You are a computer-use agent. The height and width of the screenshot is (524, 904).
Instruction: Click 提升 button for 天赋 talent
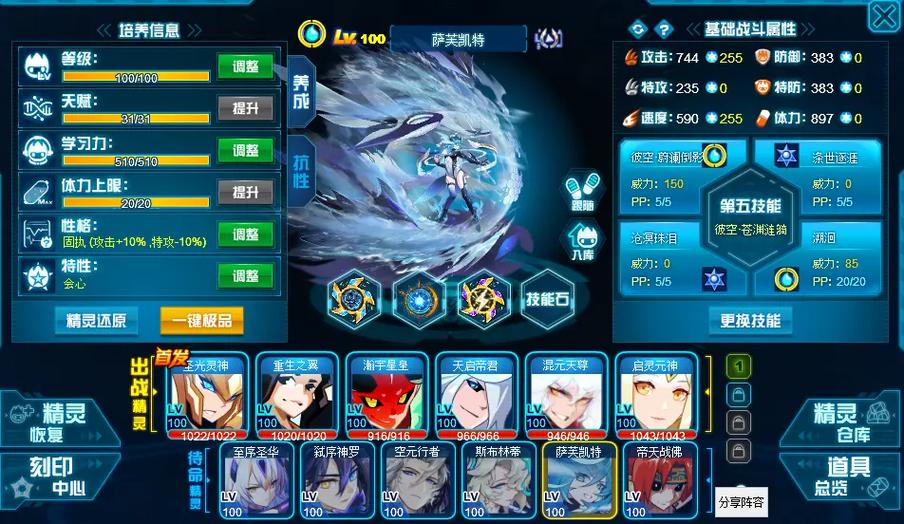[245, 108]
